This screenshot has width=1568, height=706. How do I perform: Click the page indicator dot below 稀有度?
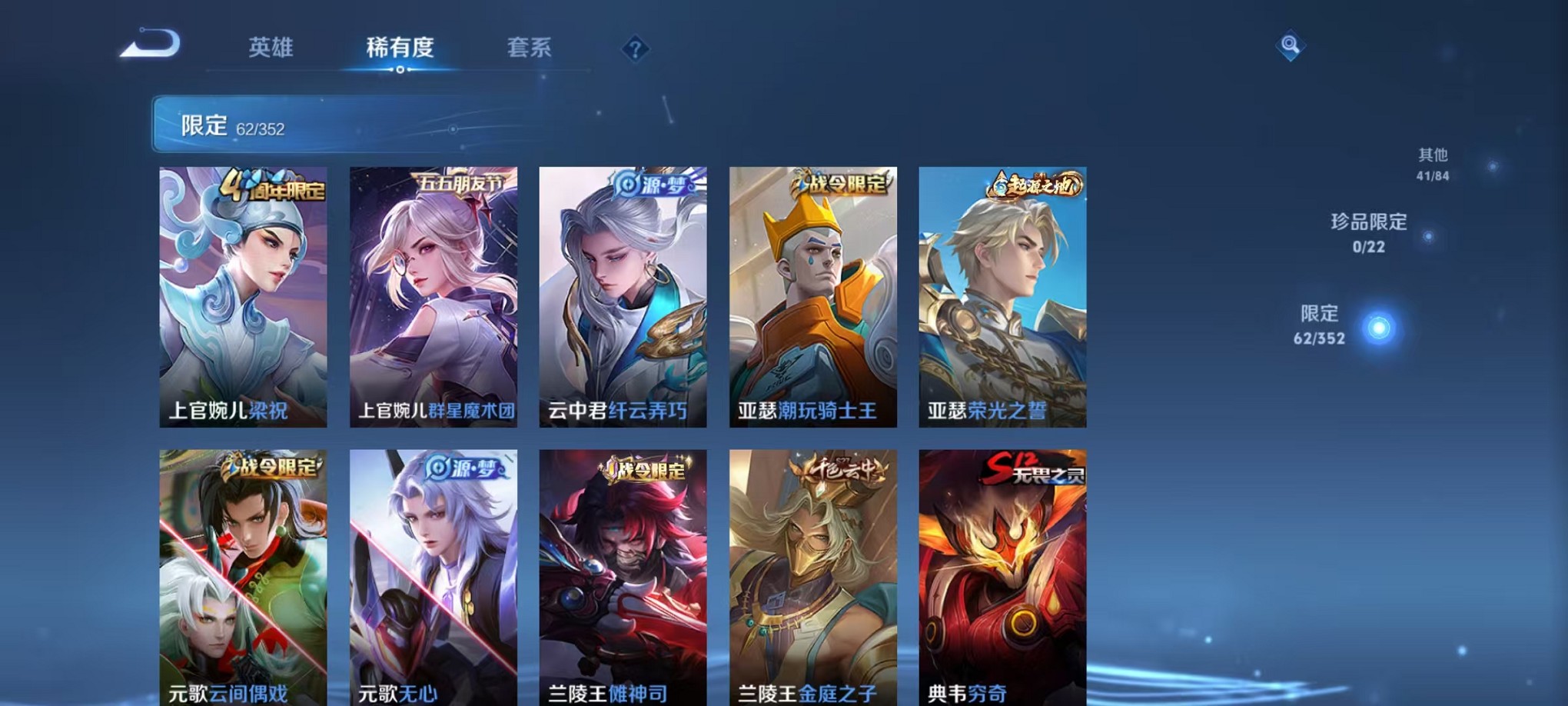[x=399, y=69]
